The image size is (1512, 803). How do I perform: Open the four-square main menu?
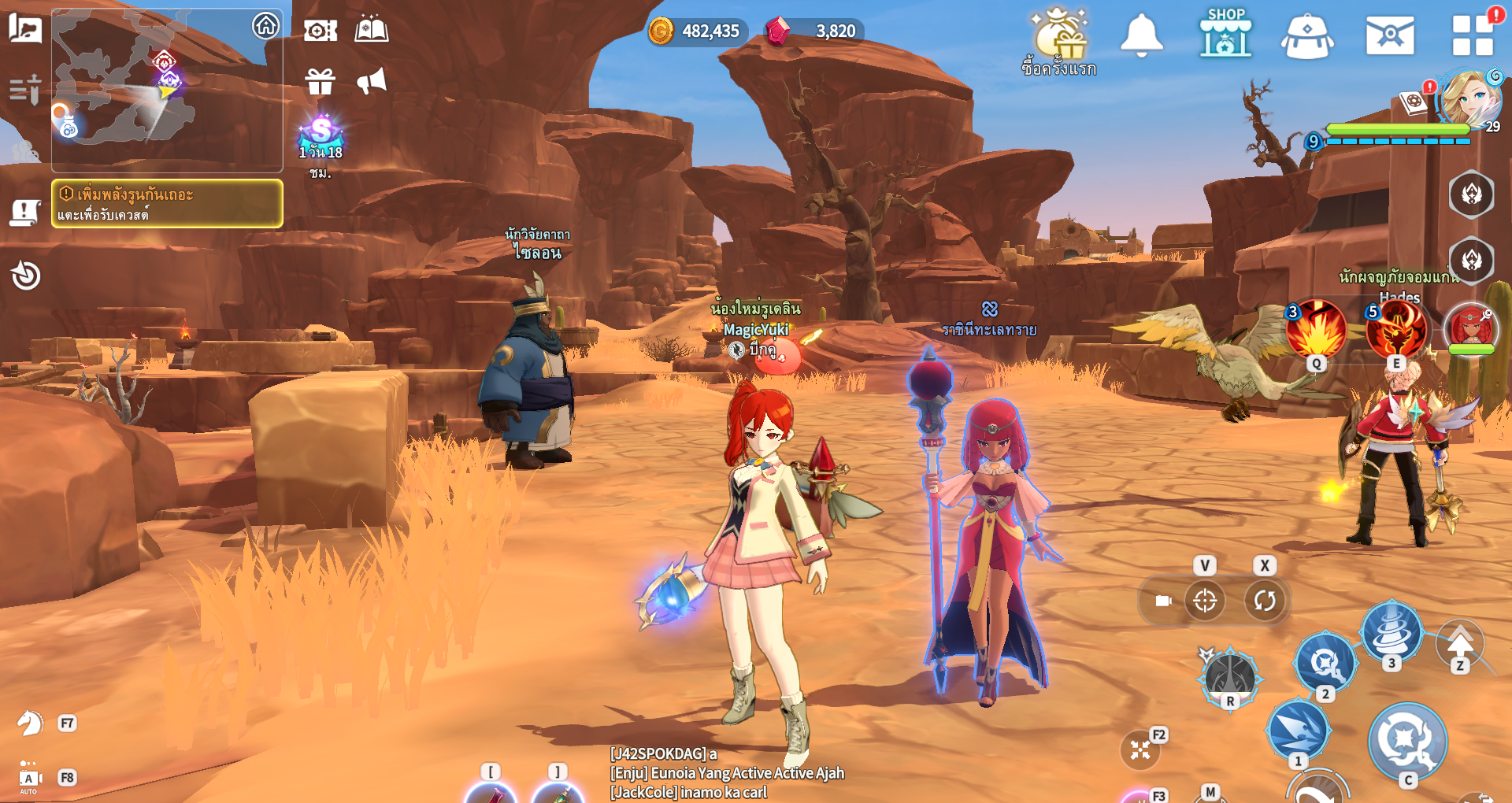point(1472,36)
